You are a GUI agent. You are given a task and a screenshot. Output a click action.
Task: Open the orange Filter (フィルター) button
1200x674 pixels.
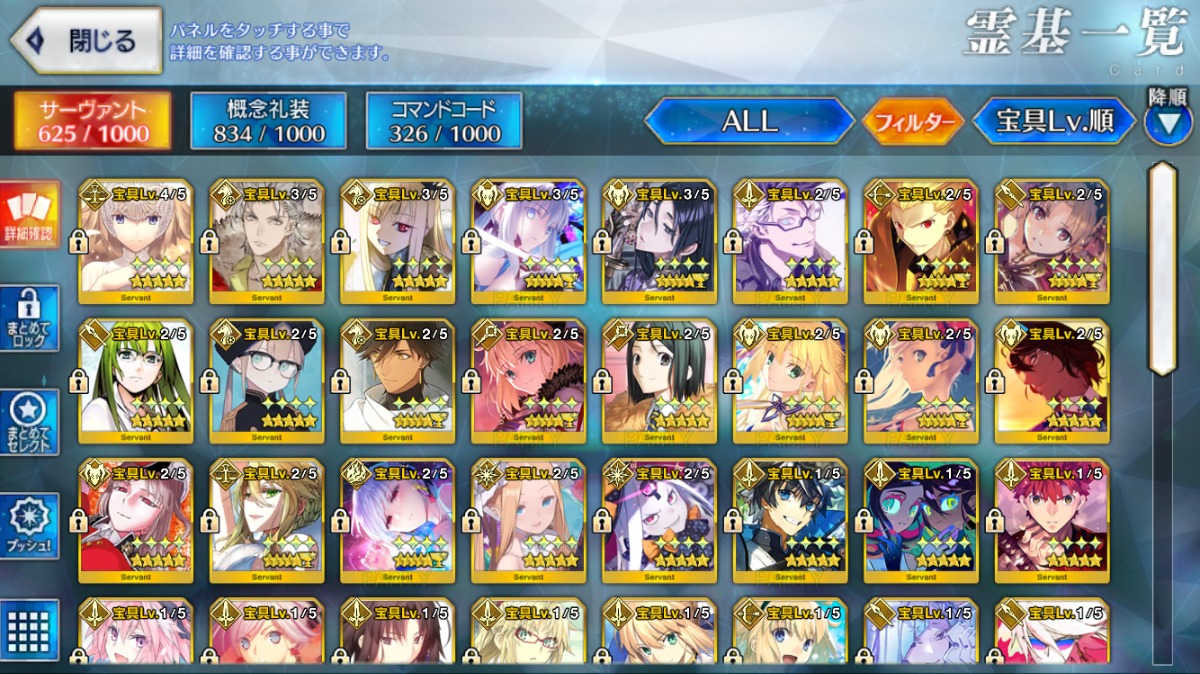point(913,122)
